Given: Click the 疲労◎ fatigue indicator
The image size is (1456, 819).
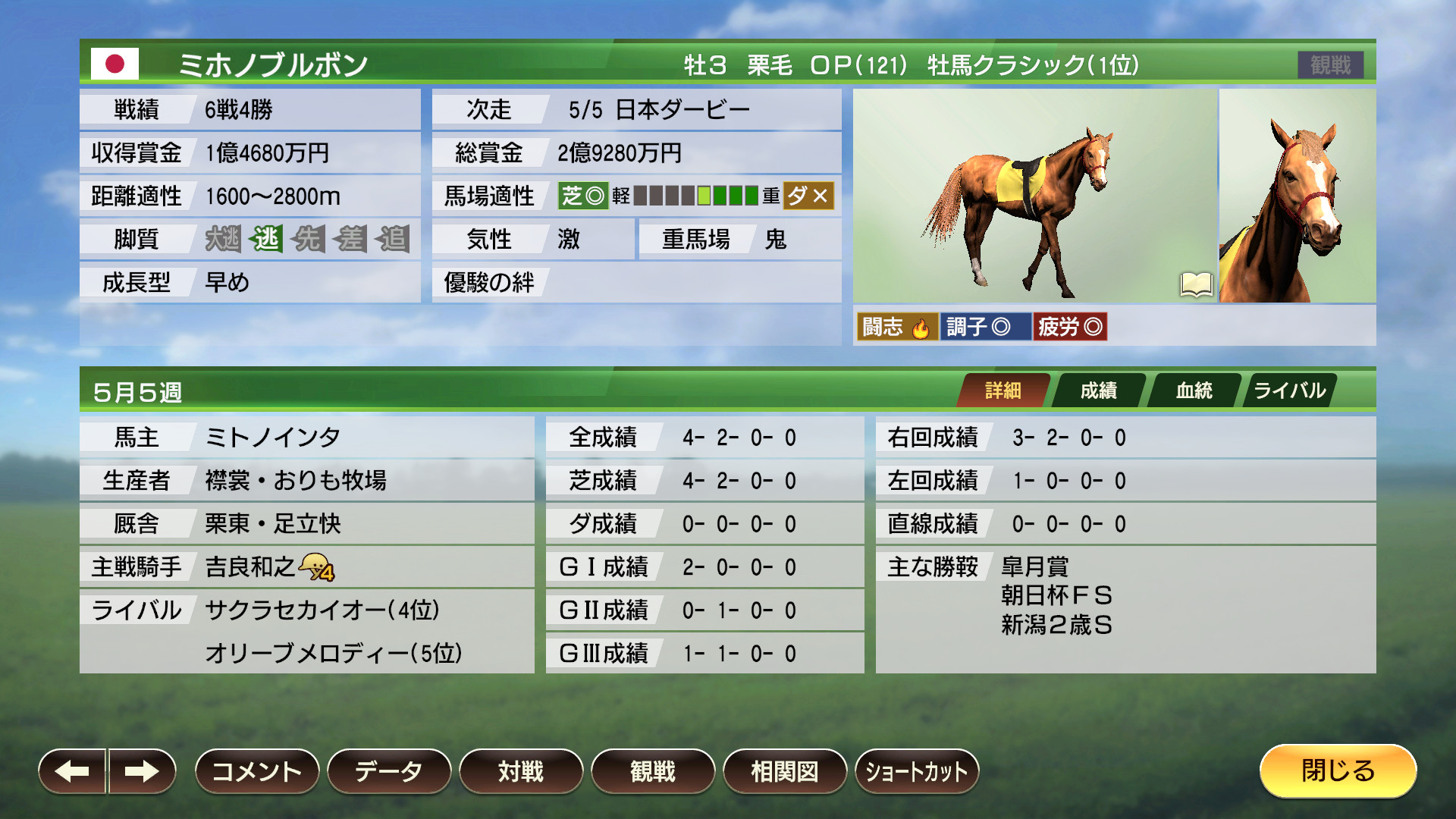Looking at the screenshot, I should coord(1070,326).
